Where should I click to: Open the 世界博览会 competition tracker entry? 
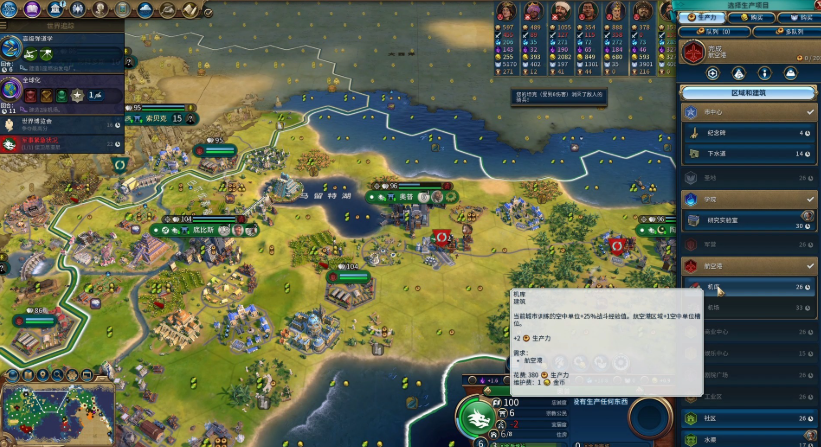click(60, 125)
